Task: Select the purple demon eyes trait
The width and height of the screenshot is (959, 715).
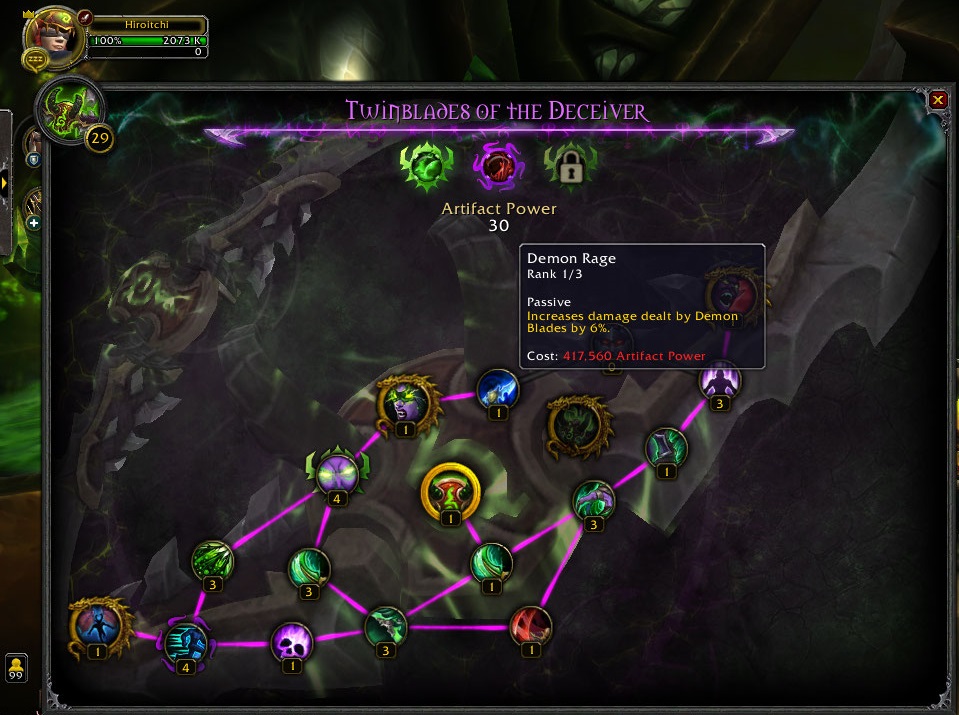Action: 337,473
